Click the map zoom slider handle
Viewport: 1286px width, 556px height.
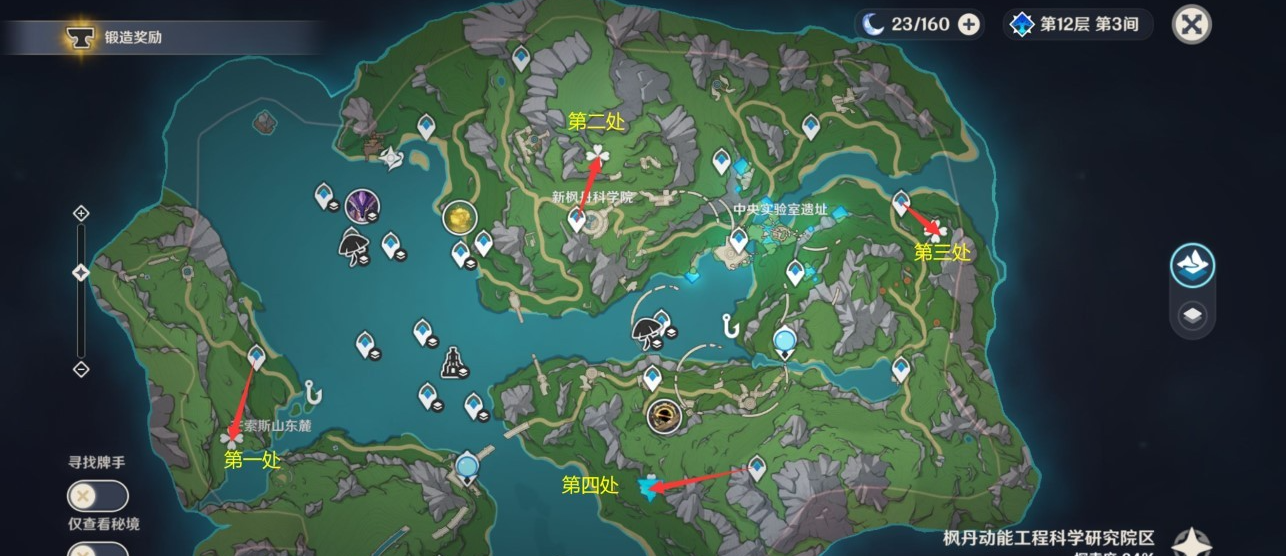[81, 273]
